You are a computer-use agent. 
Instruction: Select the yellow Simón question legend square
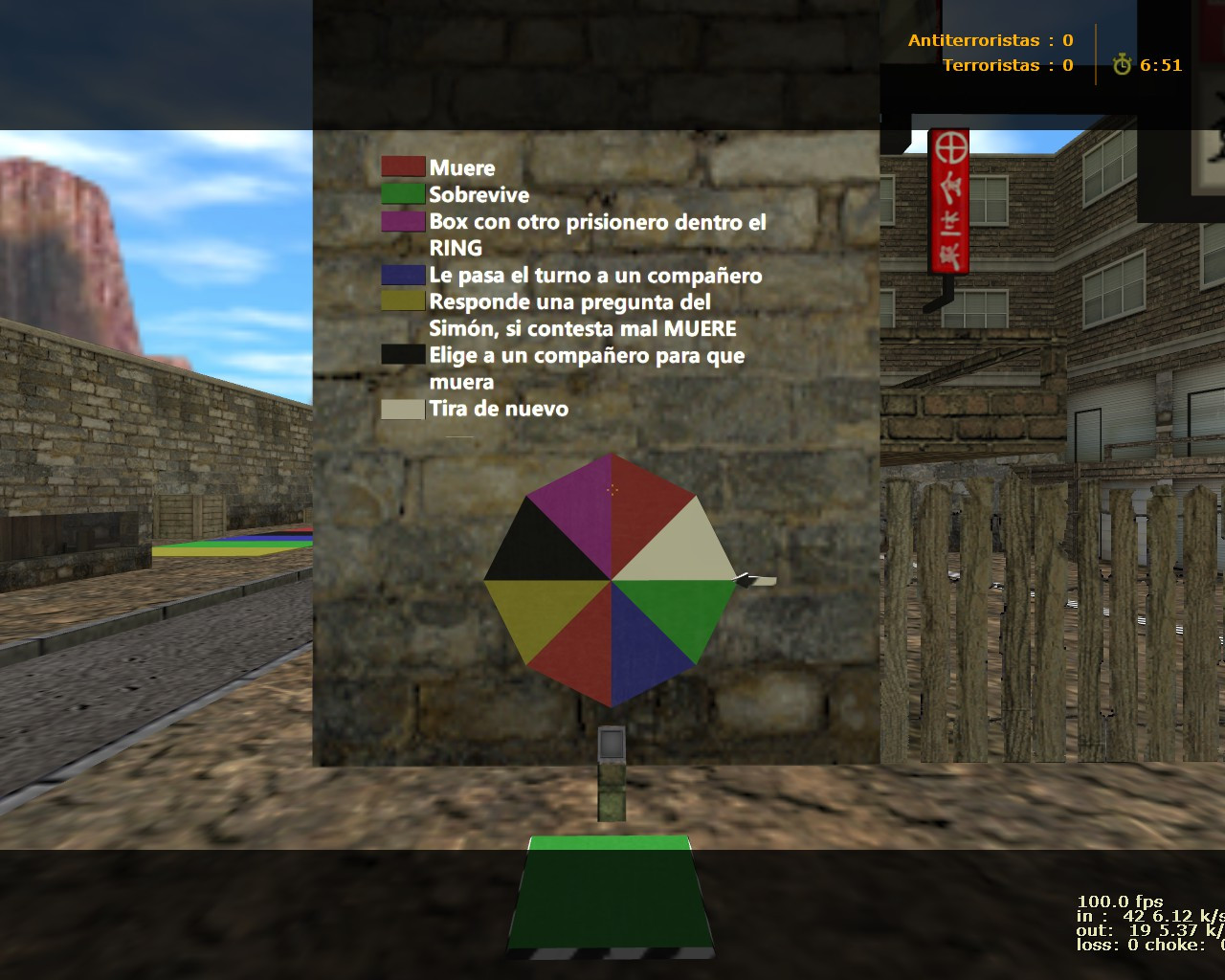(x=402, y=301)
